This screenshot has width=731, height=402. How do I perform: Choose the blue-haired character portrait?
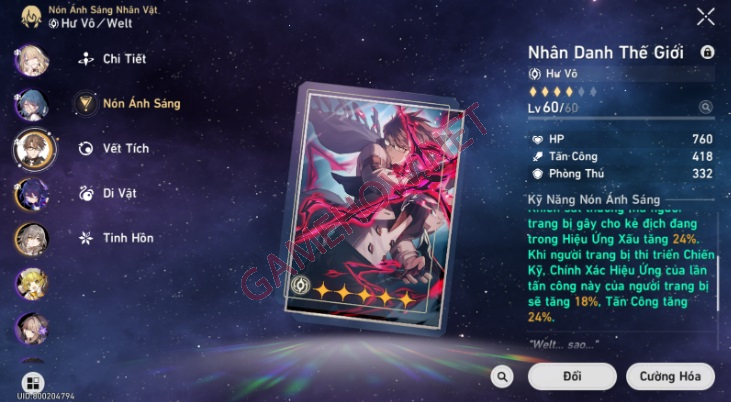tap(30, 104)
